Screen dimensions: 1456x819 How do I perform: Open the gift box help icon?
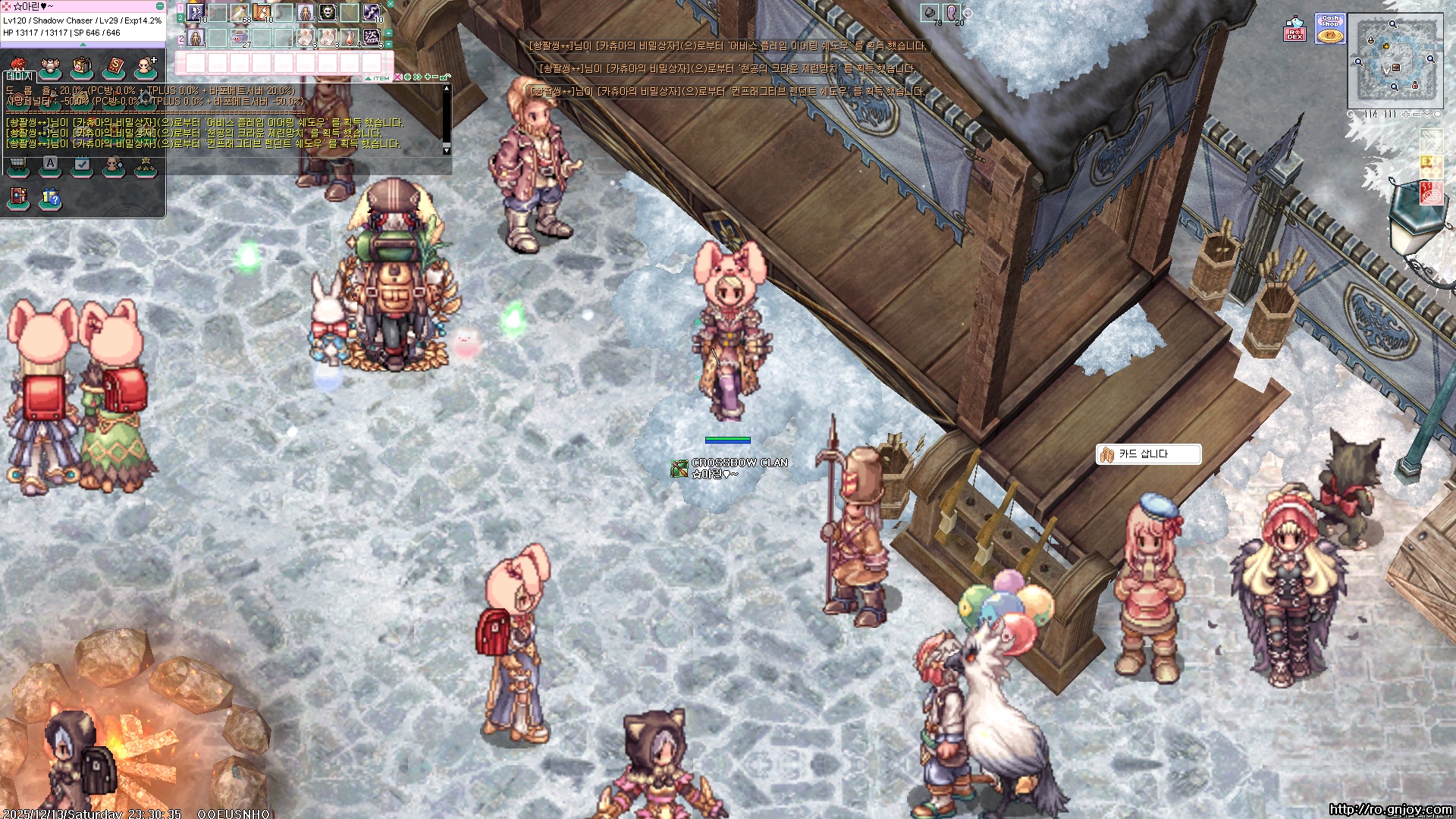50,198
